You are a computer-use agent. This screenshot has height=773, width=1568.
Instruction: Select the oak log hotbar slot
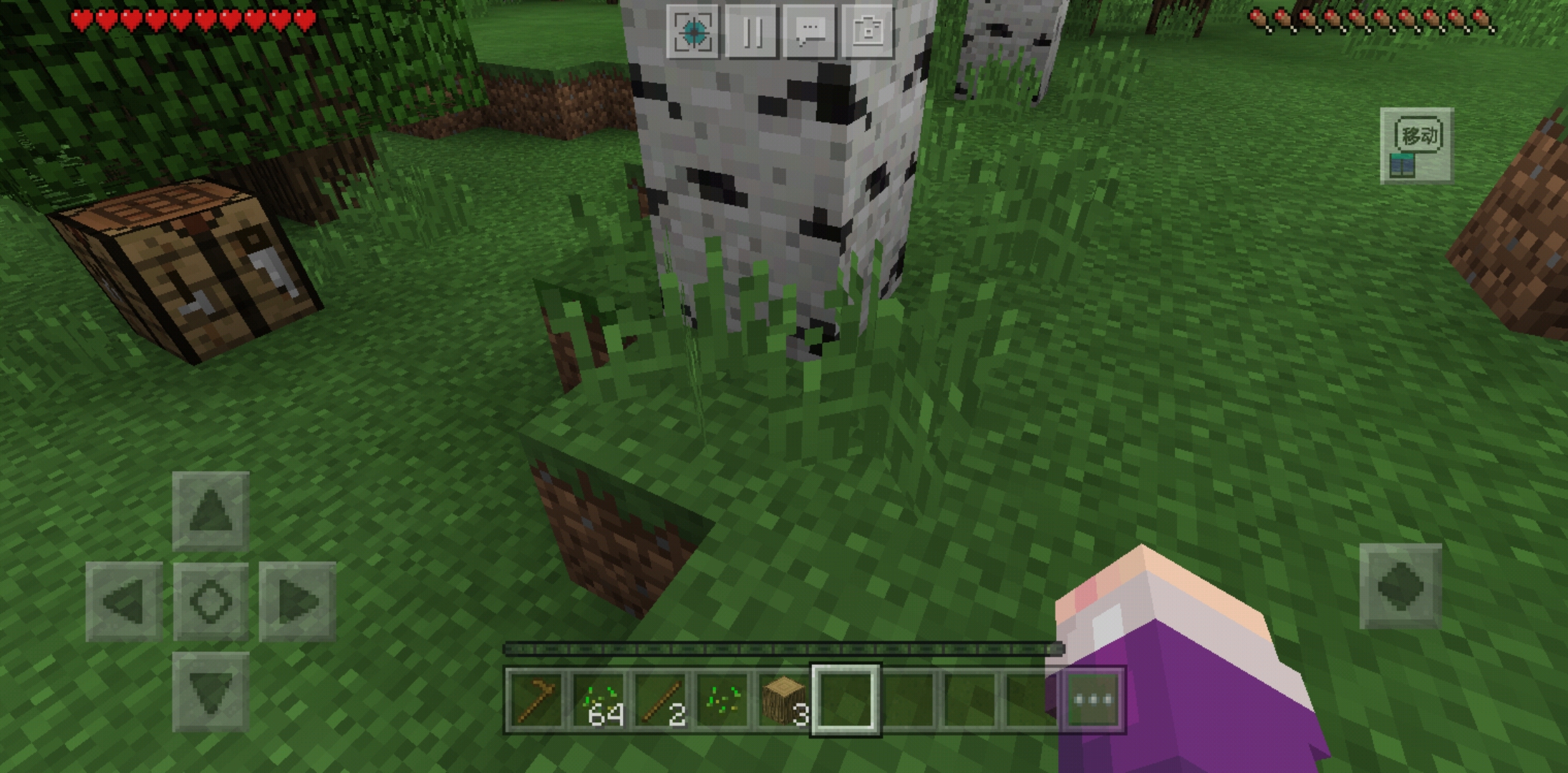784,699
